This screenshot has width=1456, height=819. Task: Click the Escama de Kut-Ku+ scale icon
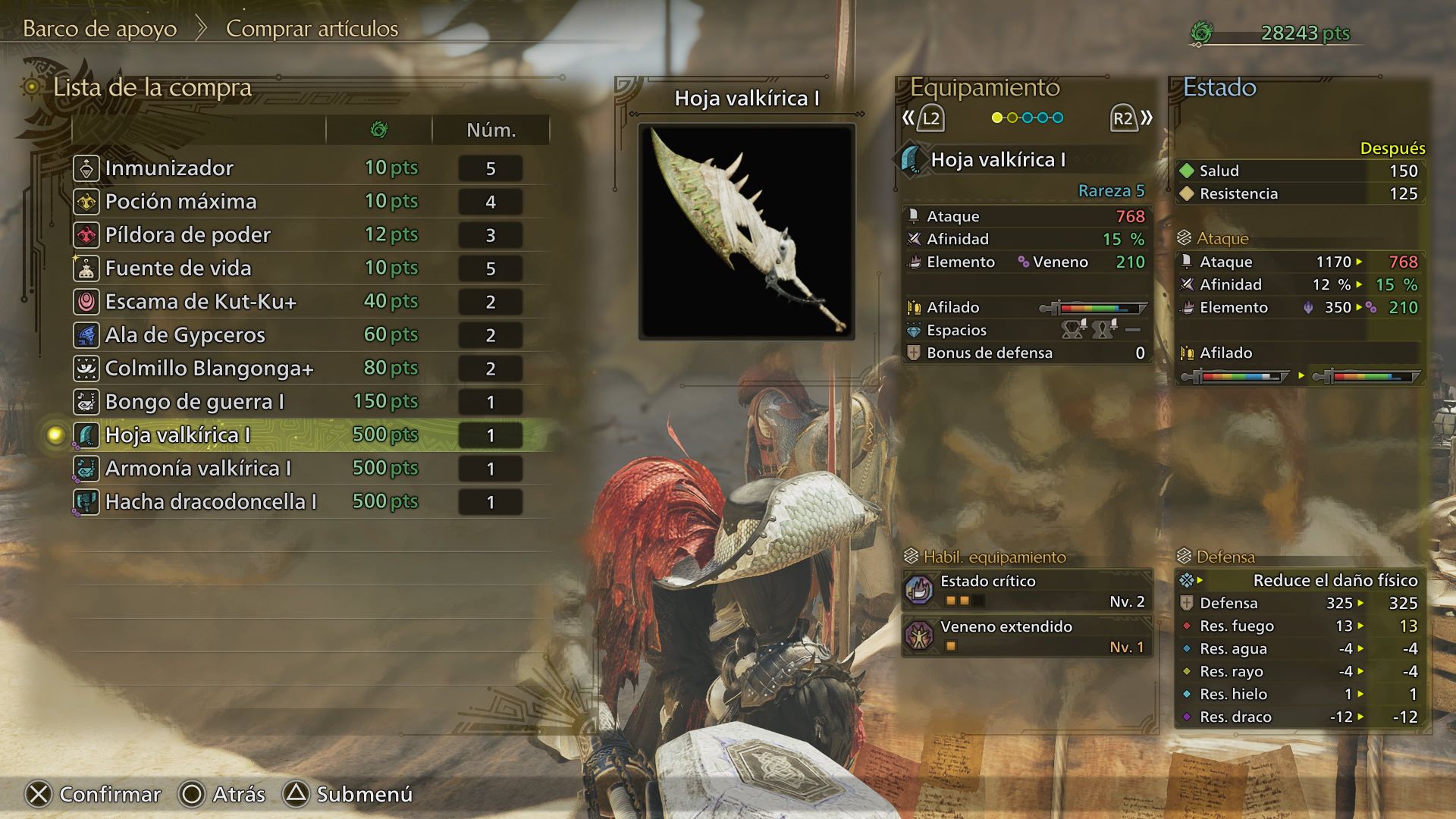tap(86, 302)
